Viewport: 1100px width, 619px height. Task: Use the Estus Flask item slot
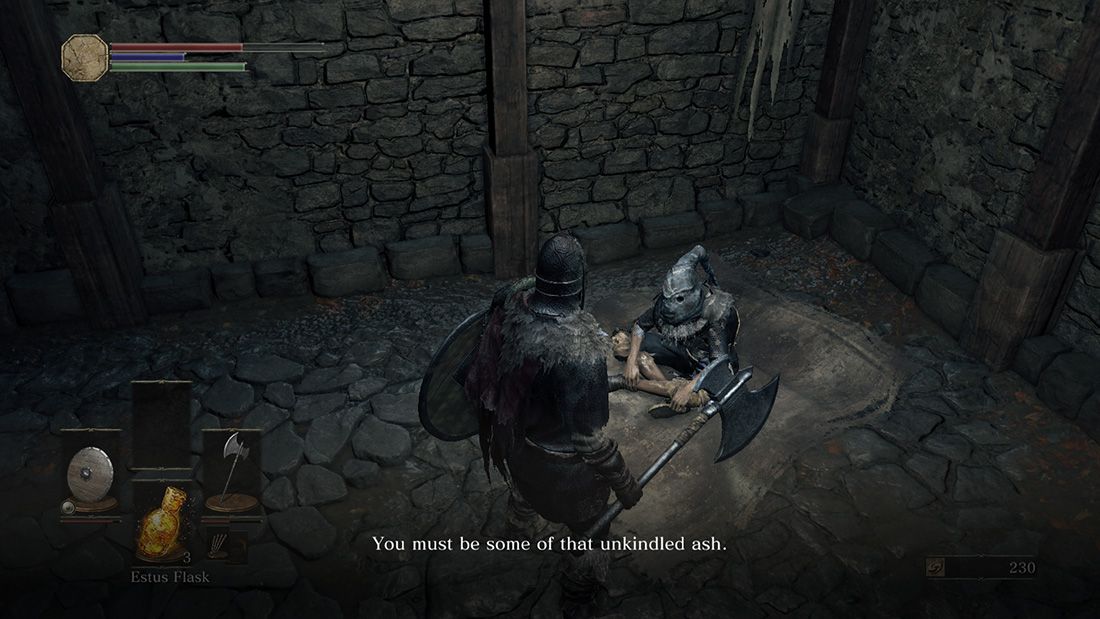coord(160,529)
